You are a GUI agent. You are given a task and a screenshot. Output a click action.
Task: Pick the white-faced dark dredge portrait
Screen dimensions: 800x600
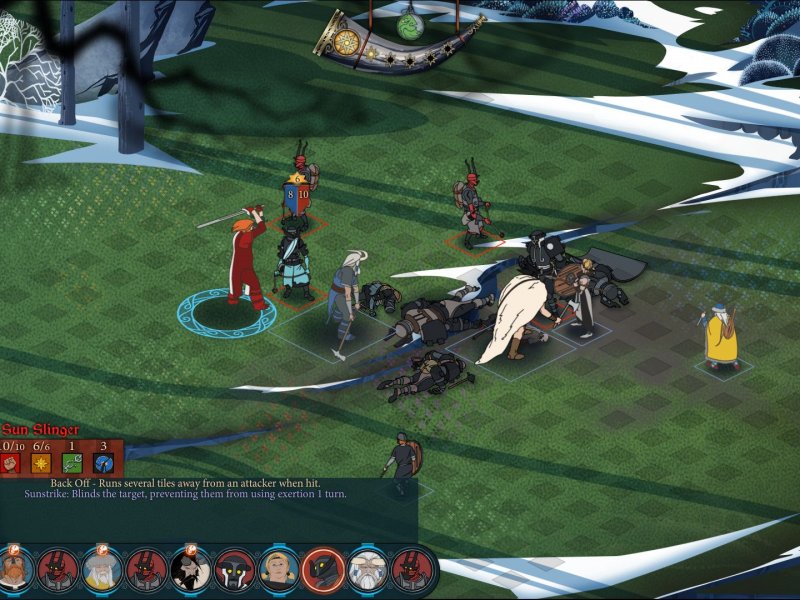pyautogui.click(x=235, y=569)
